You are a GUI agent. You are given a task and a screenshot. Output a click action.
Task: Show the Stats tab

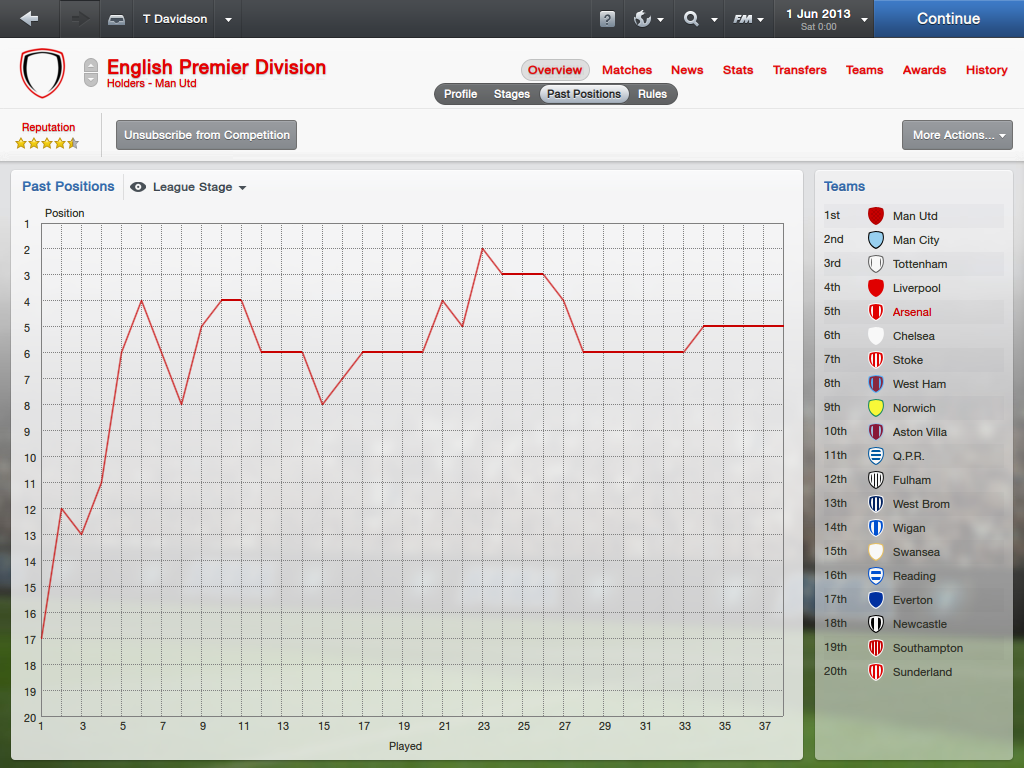(738, 70)
